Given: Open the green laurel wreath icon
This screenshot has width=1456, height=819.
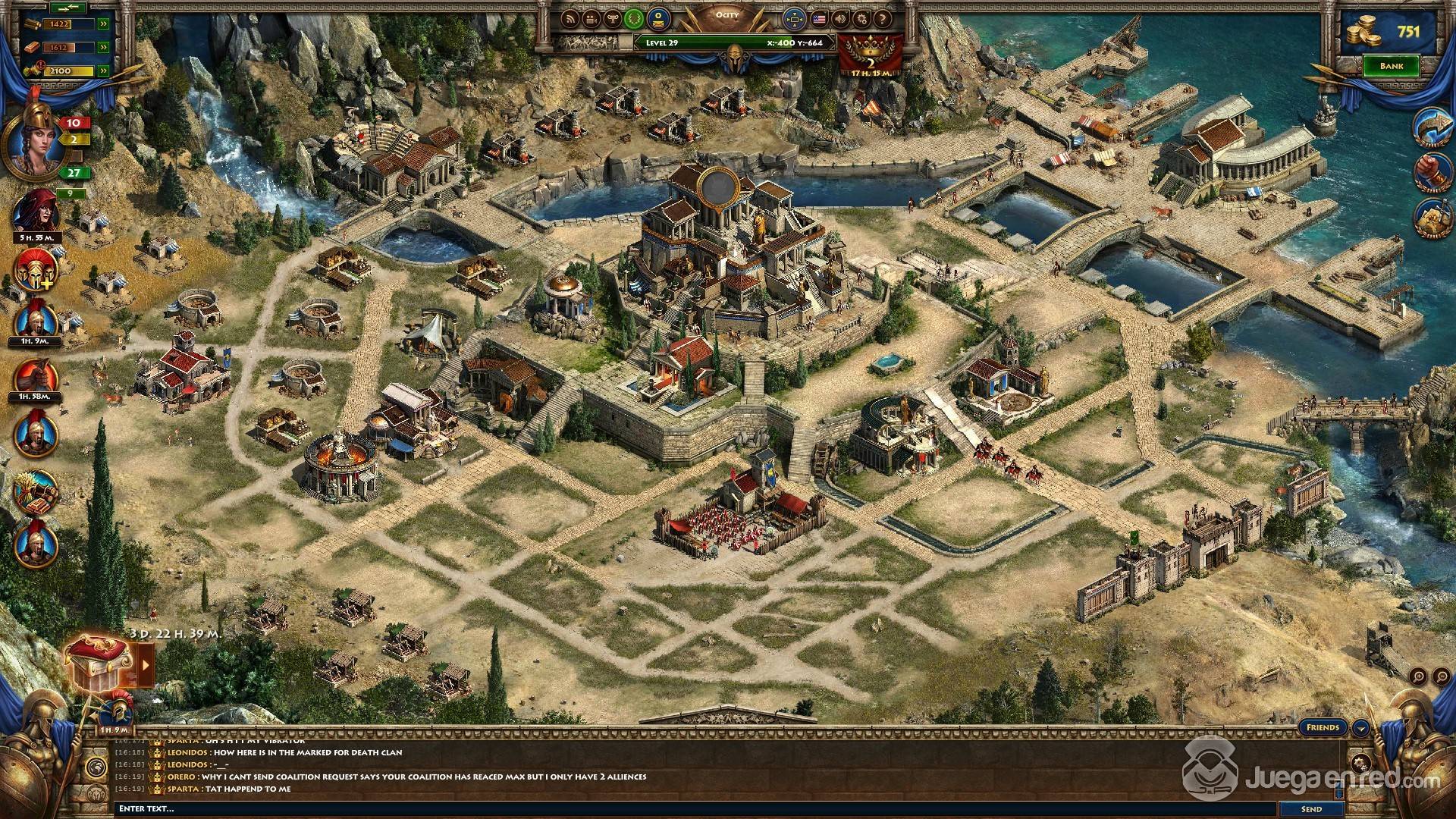Looking at the screenshot, I should point(632,18).
